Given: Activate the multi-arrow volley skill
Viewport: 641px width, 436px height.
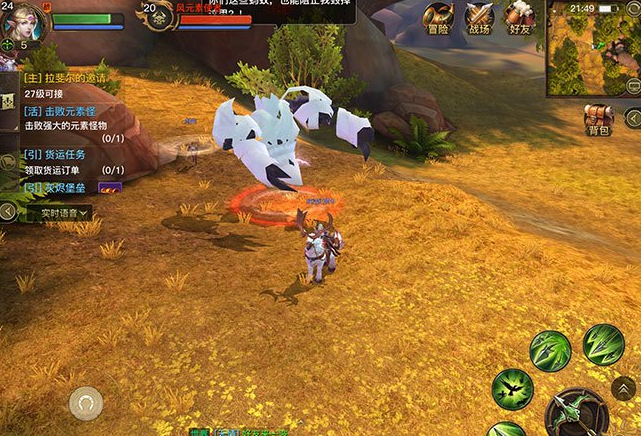Looking at the screenshot, I should (603, 344).
